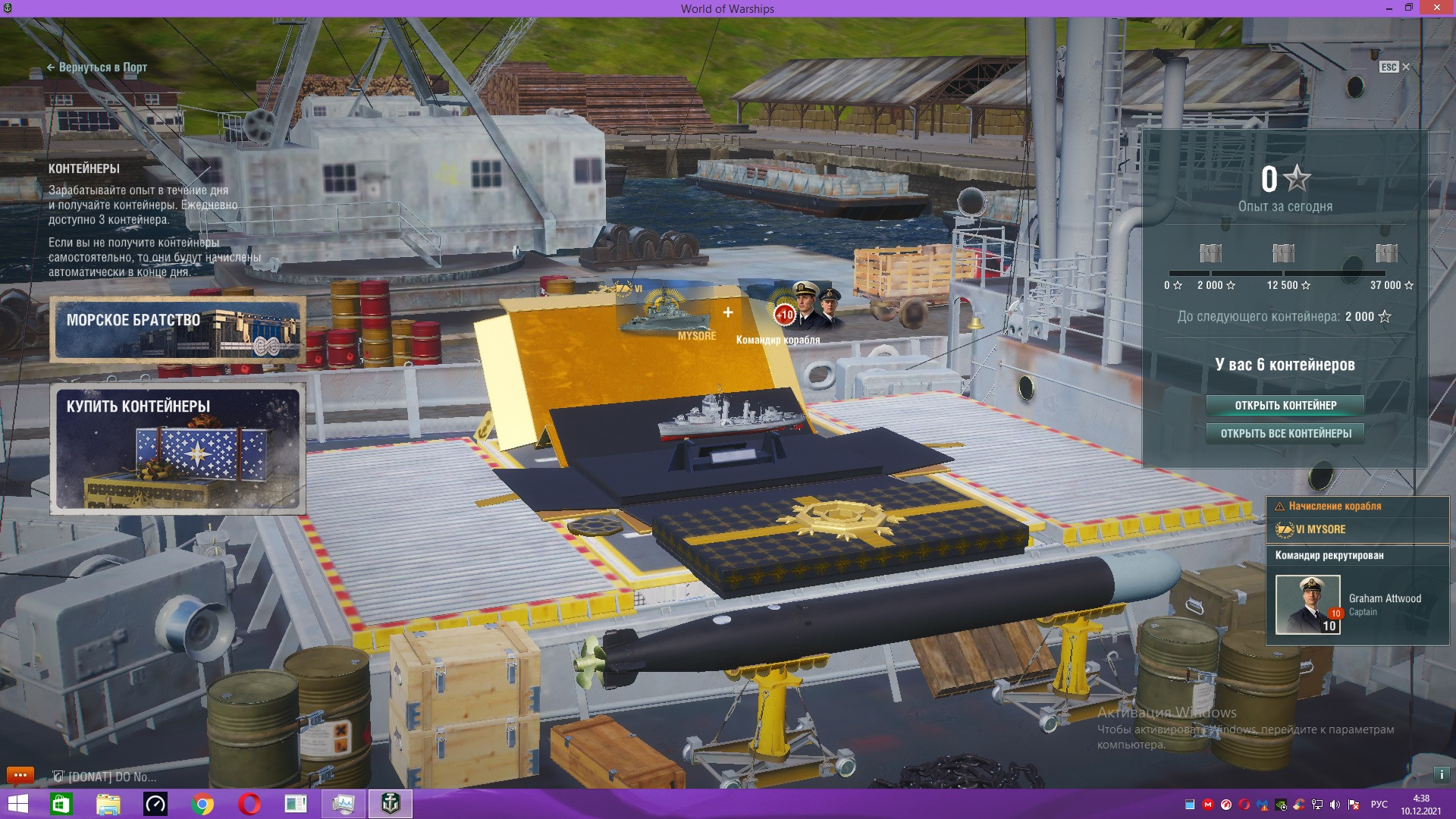Open the [DONAT] chat channel tab
The height and width of the screenshot is (819, 1456).
click(x=105, y=777)
